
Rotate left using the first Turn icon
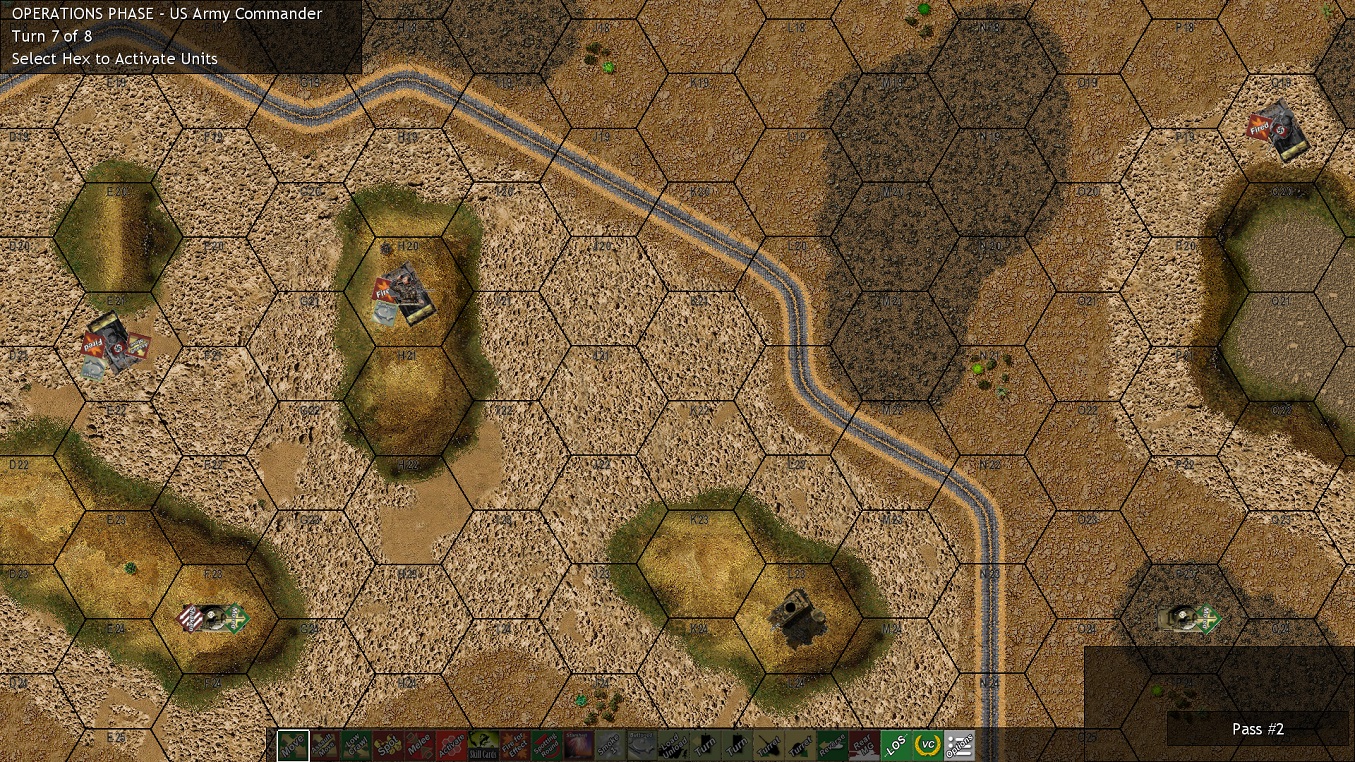click(x=703, y=746)
